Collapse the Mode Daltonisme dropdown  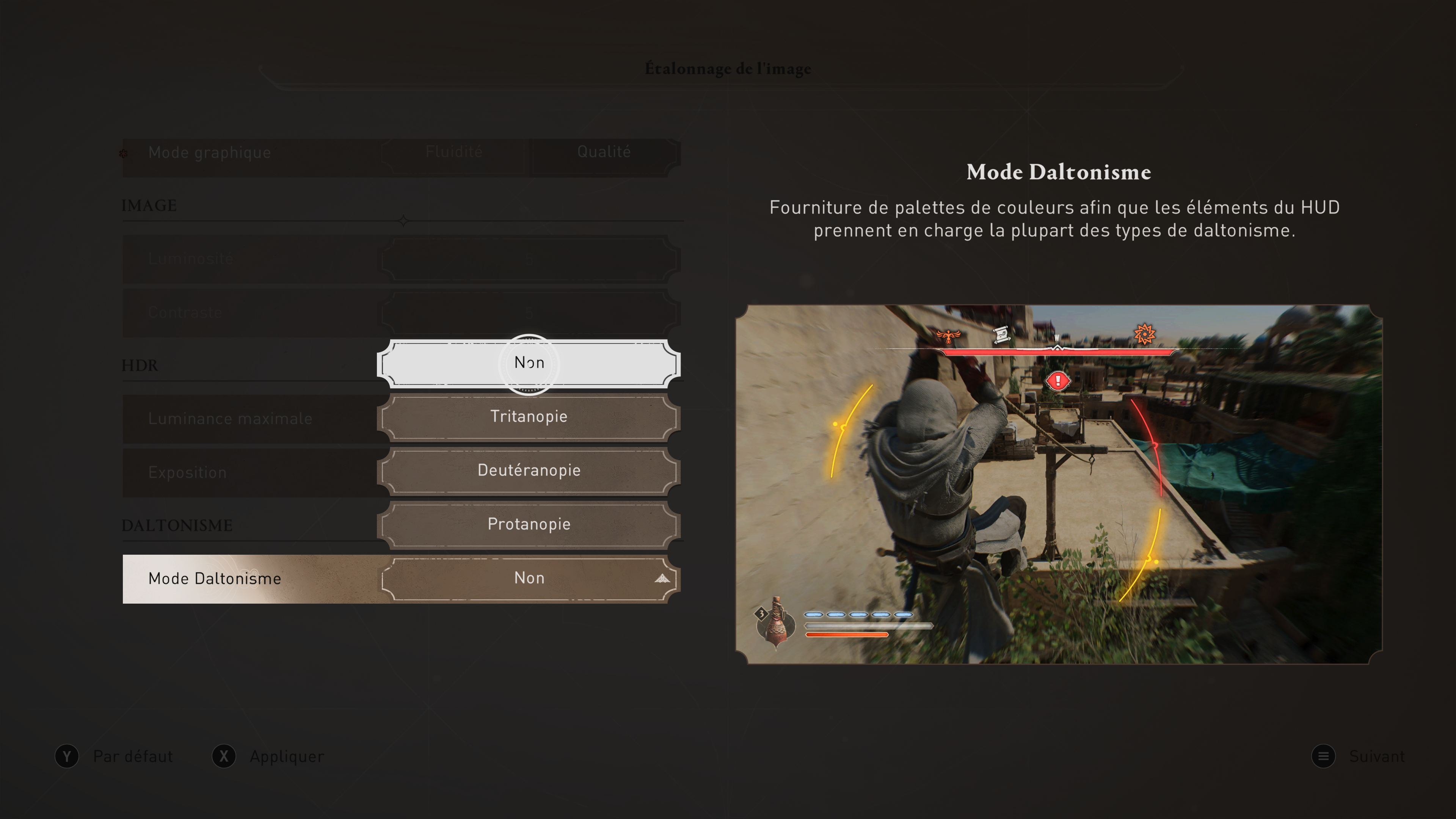661,578
